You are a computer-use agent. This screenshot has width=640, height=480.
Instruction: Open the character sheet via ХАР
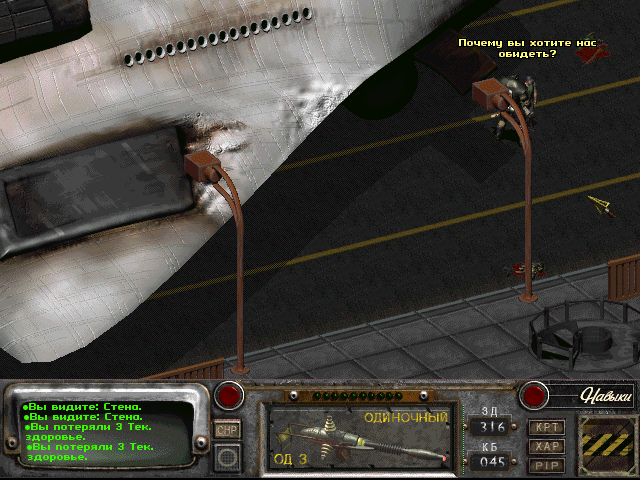[547, 446]
